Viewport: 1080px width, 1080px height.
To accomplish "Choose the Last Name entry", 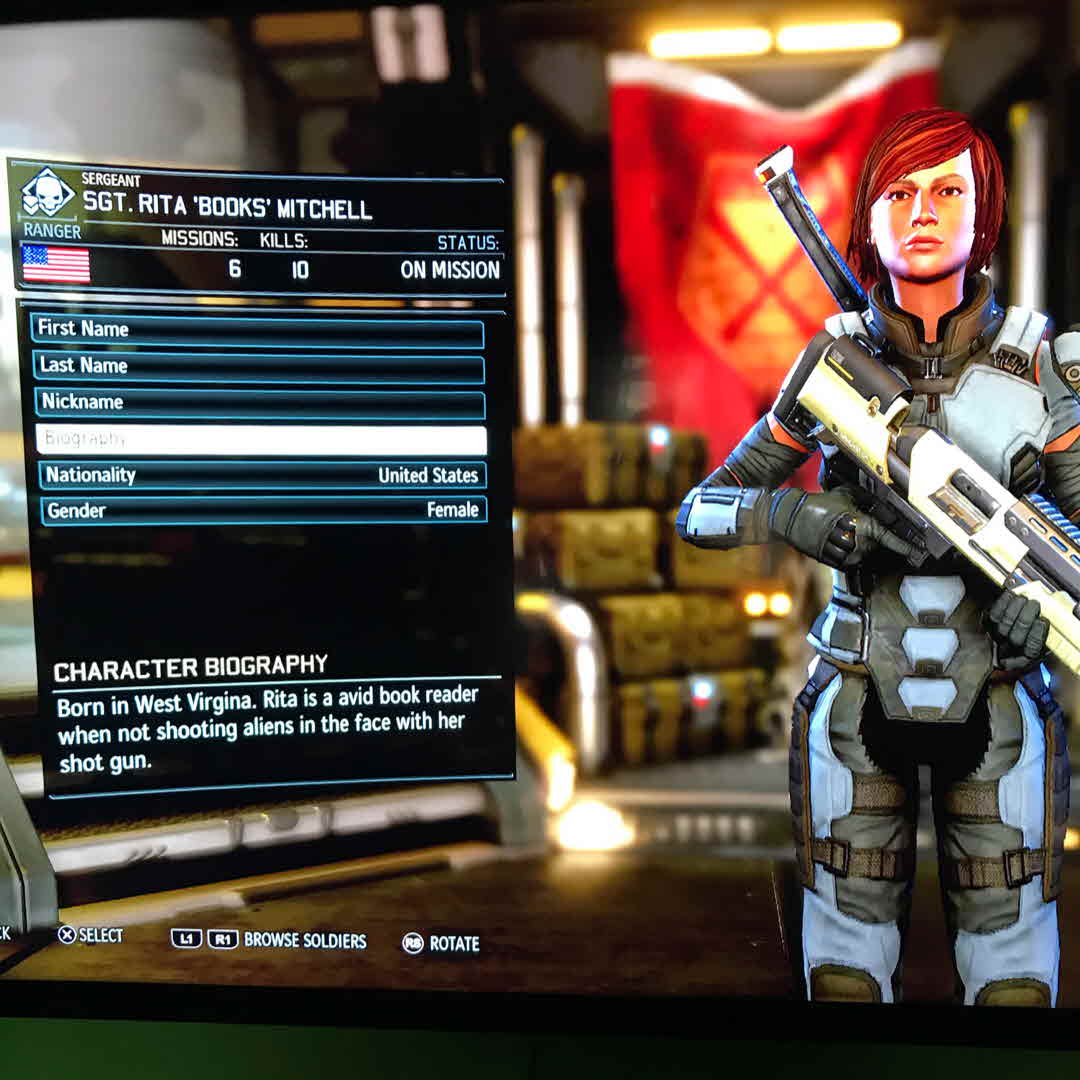I will [258, 367].
